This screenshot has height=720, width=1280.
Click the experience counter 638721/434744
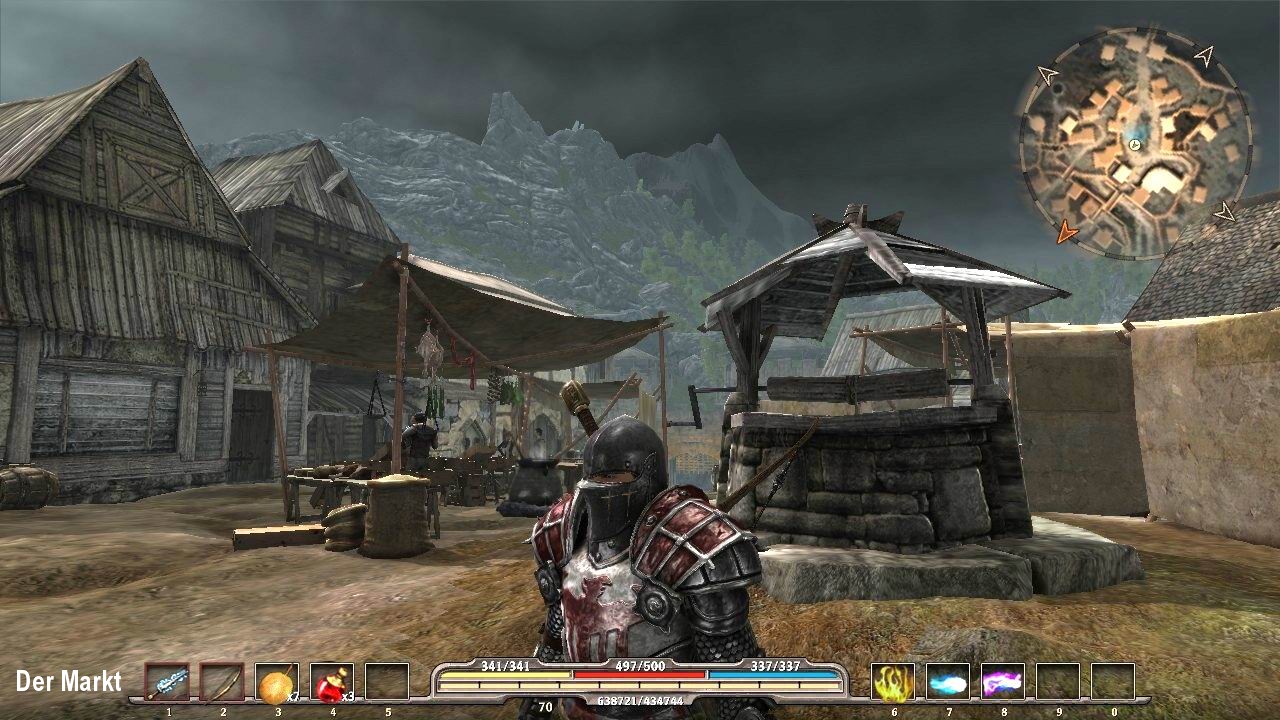pyautogui.click(x=640, y=700)
